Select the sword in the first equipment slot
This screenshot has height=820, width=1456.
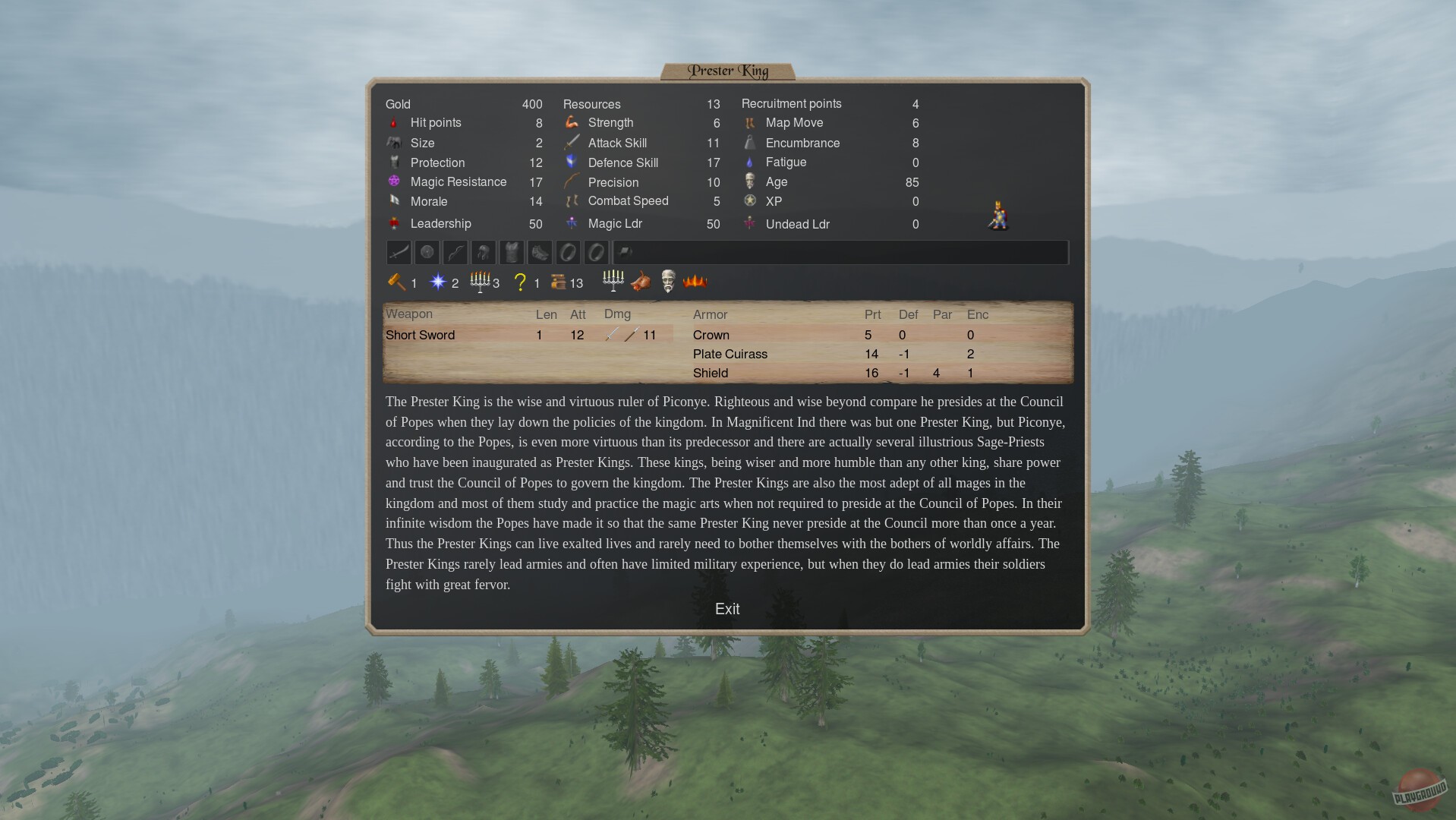point(399,252)
